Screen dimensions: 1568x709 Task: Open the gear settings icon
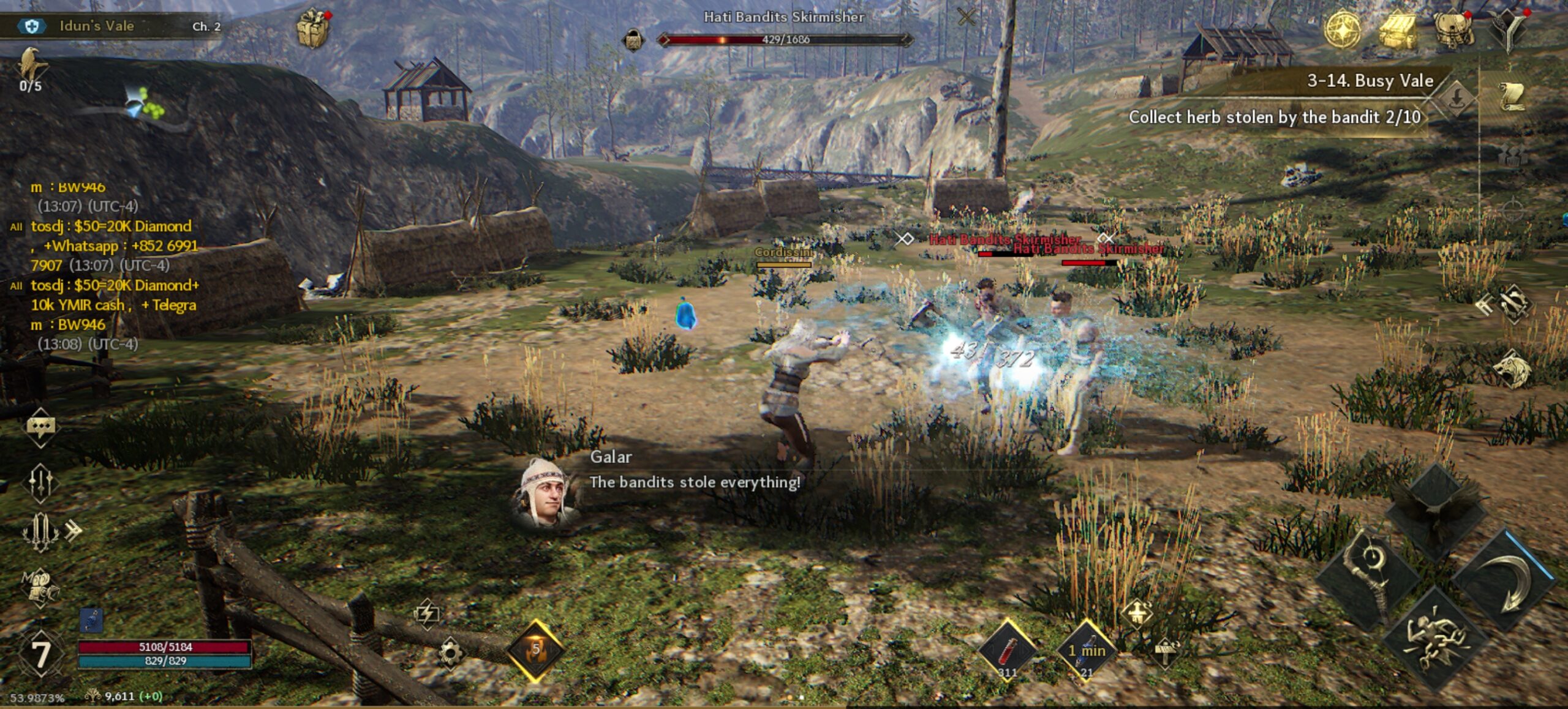click(x=450, y=653)
